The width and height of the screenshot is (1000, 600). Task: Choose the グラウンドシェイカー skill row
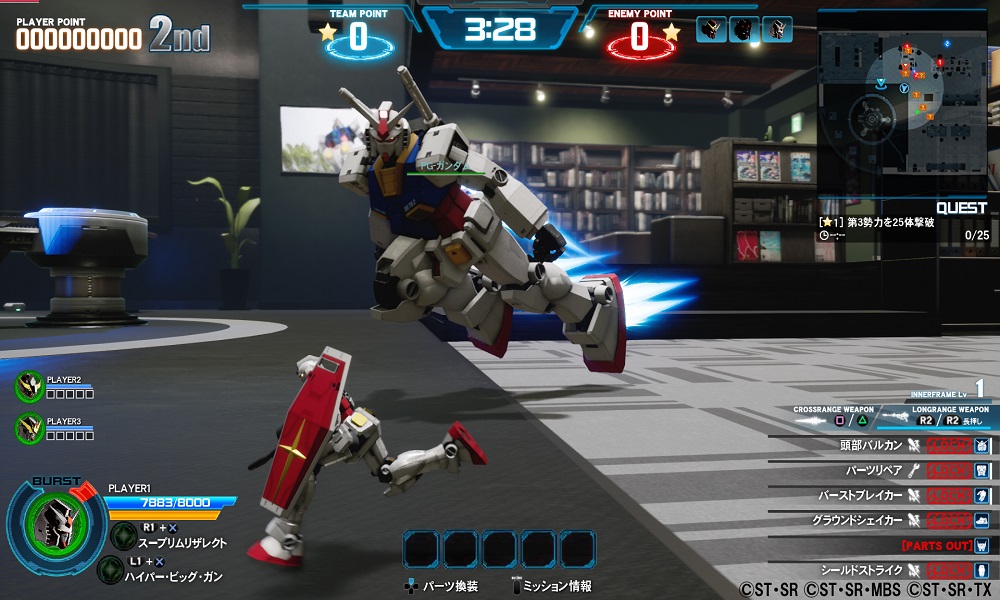880,520
